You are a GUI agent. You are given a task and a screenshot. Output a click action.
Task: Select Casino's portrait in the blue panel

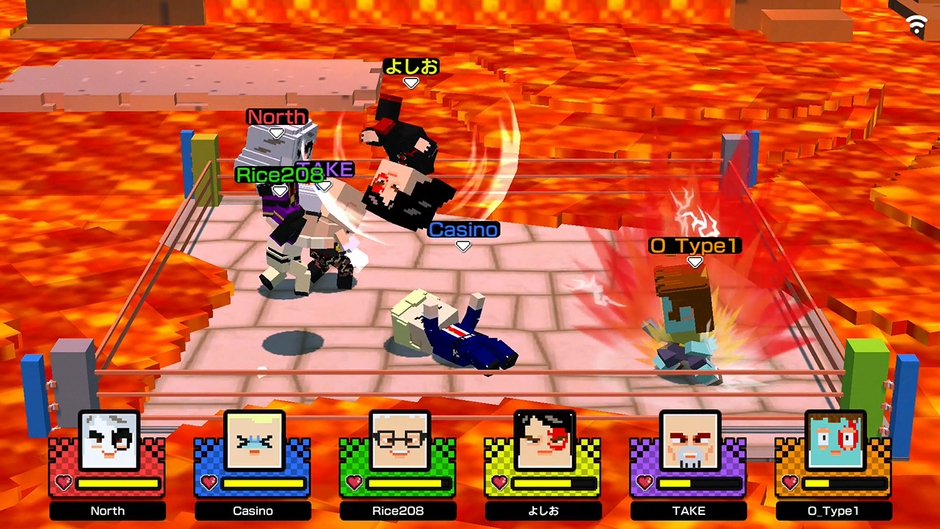click(x=254, y=440)
